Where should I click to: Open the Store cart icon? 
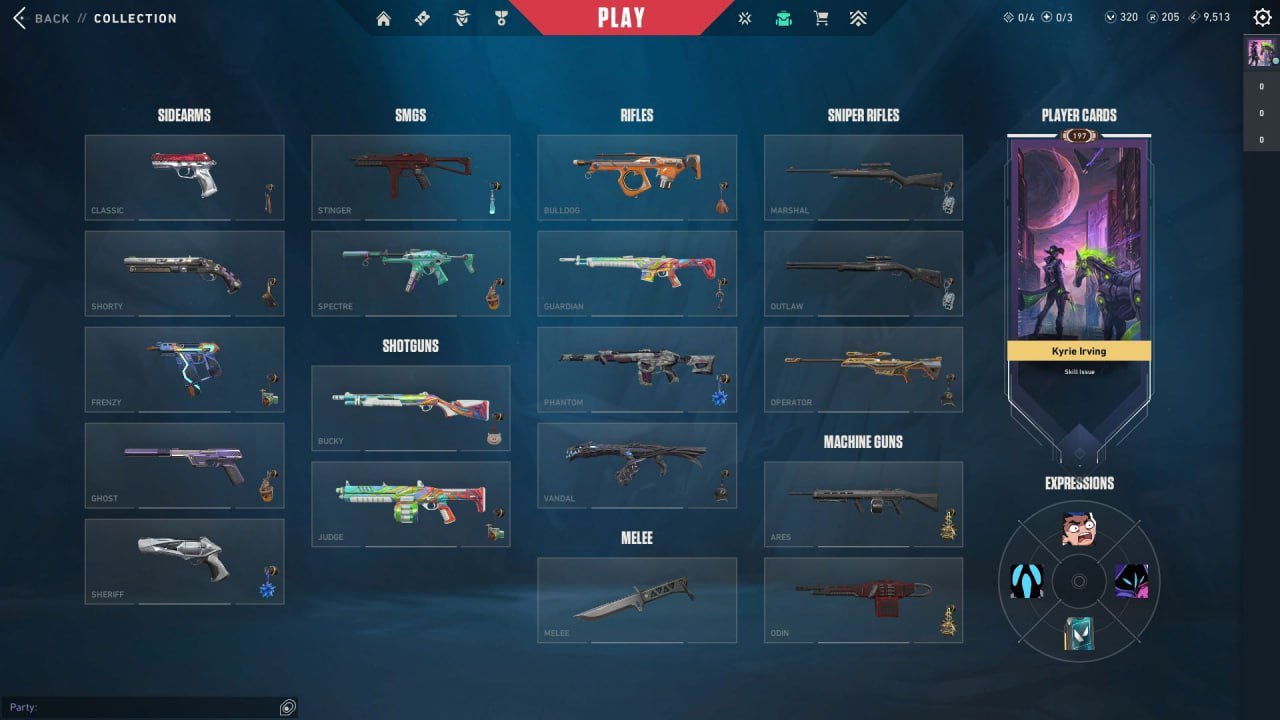(821, 18)
